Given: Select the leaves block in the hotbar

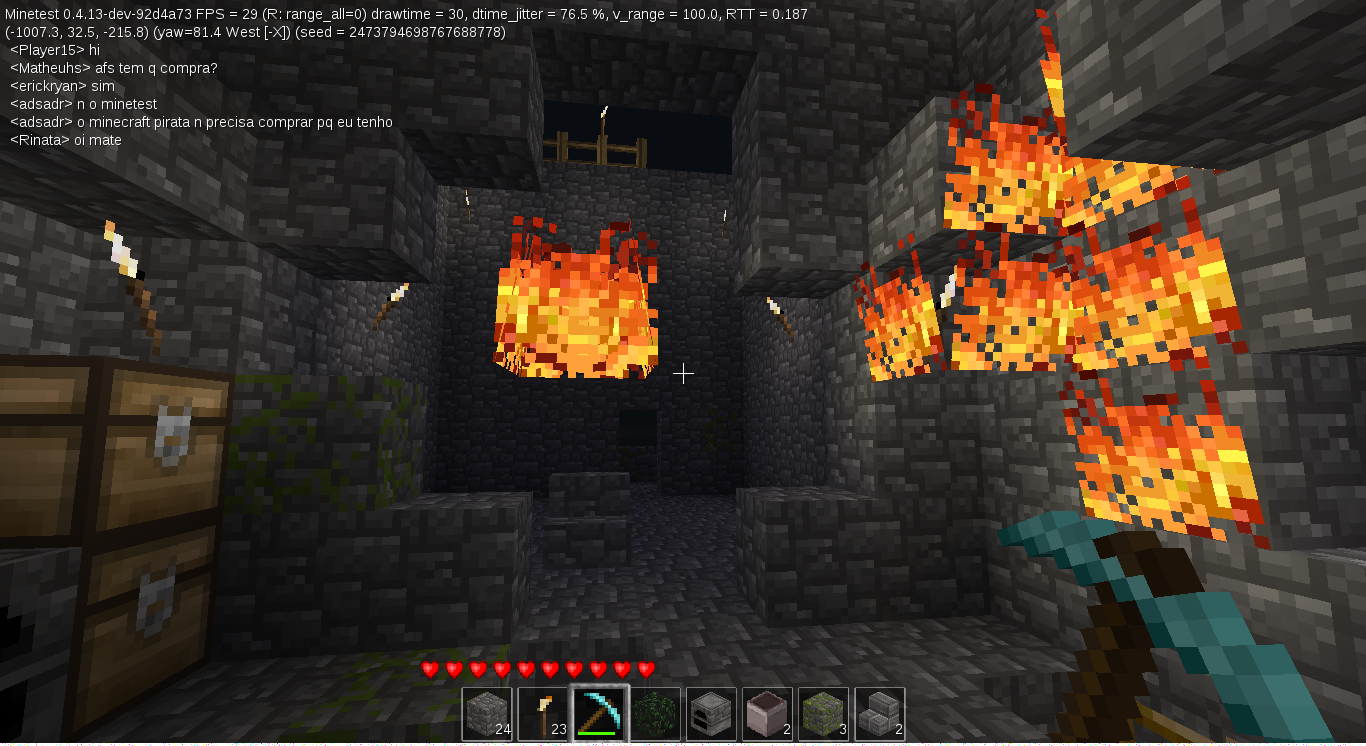Looking at the screenshot, I should (x=655, y=711).
